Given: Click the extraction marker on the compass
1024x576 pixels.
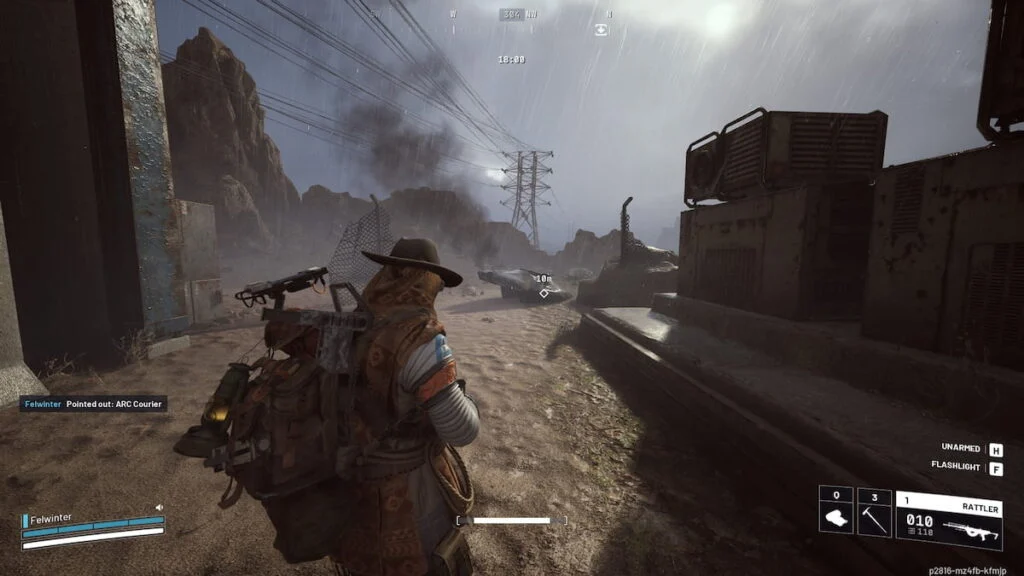Looking at the screenshot, I should click(x=600, y=30).
